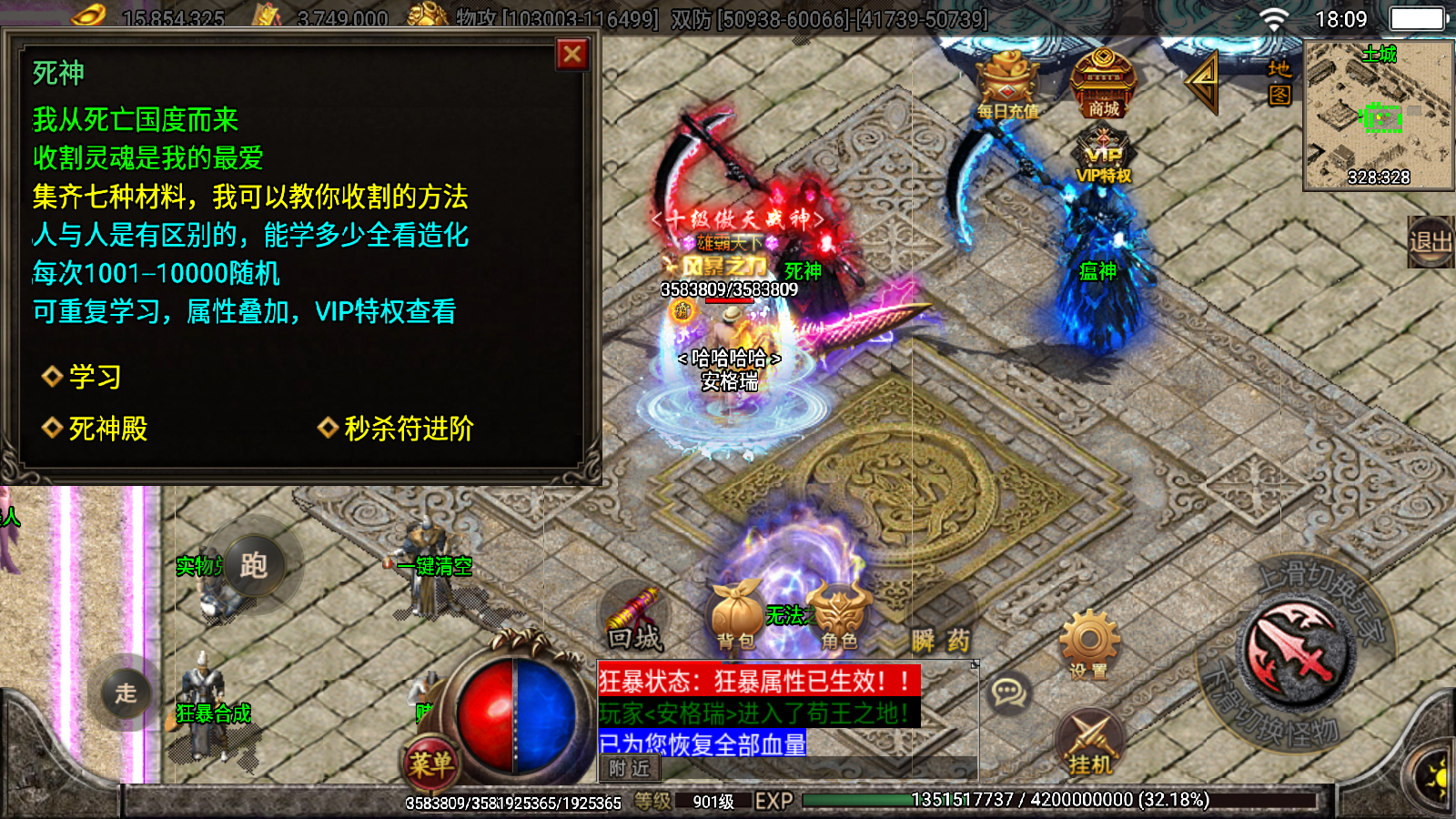Collapse the top icon bar with arrow

pos(1203,82)
